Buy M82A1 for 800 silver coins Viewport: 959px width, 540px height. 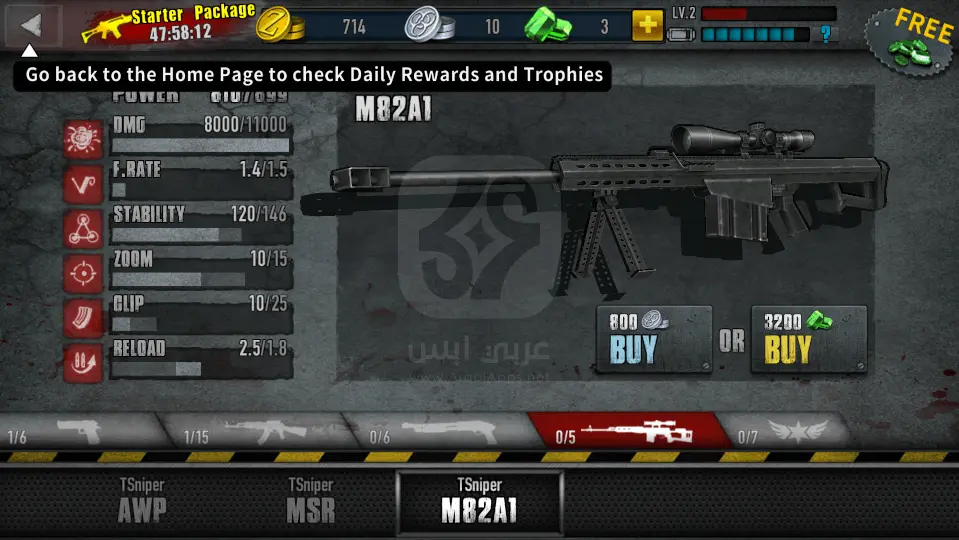point(653,339)
